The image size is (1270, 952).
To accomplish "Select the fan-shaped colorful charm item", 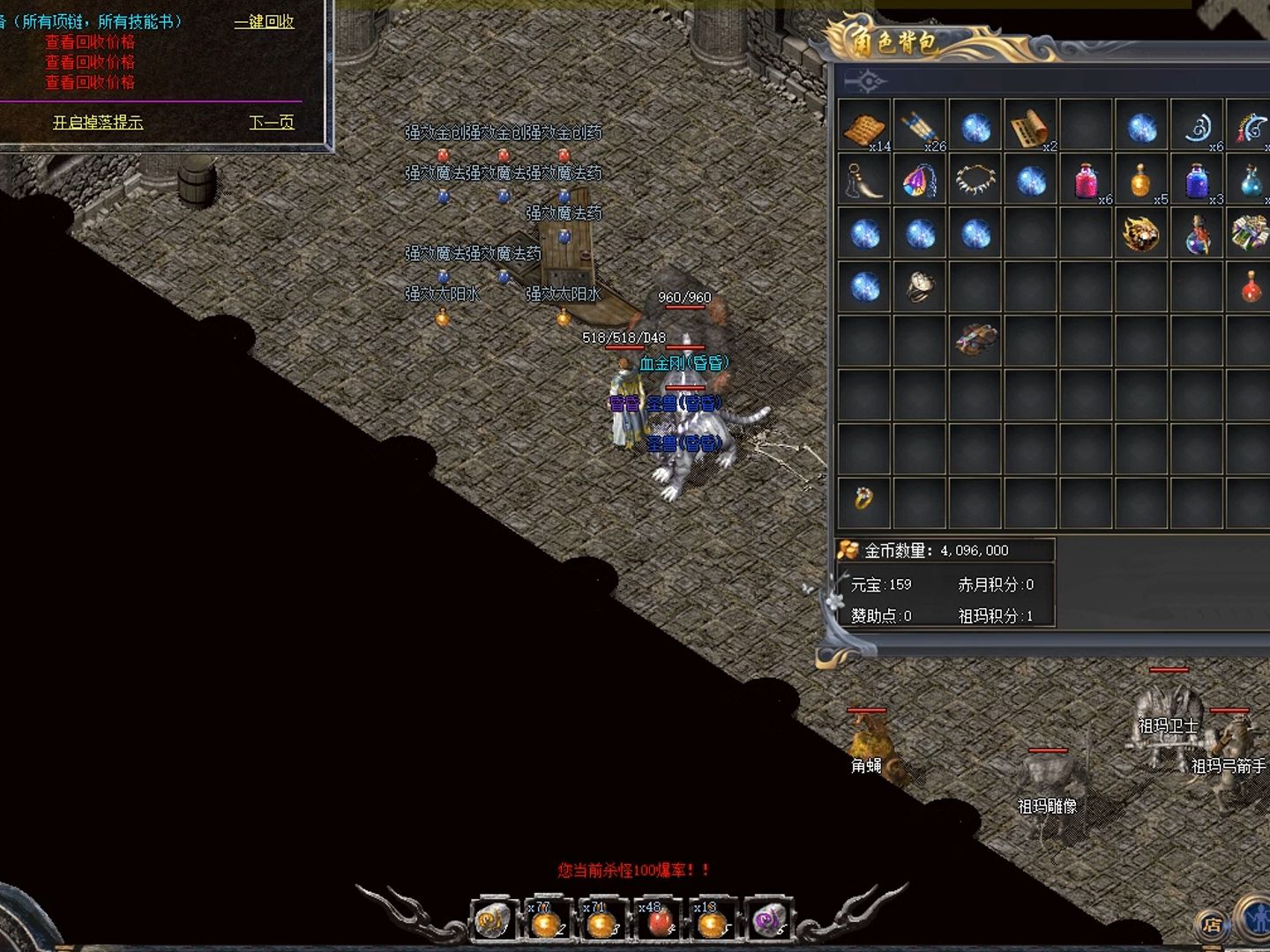I will coord(919,181).
